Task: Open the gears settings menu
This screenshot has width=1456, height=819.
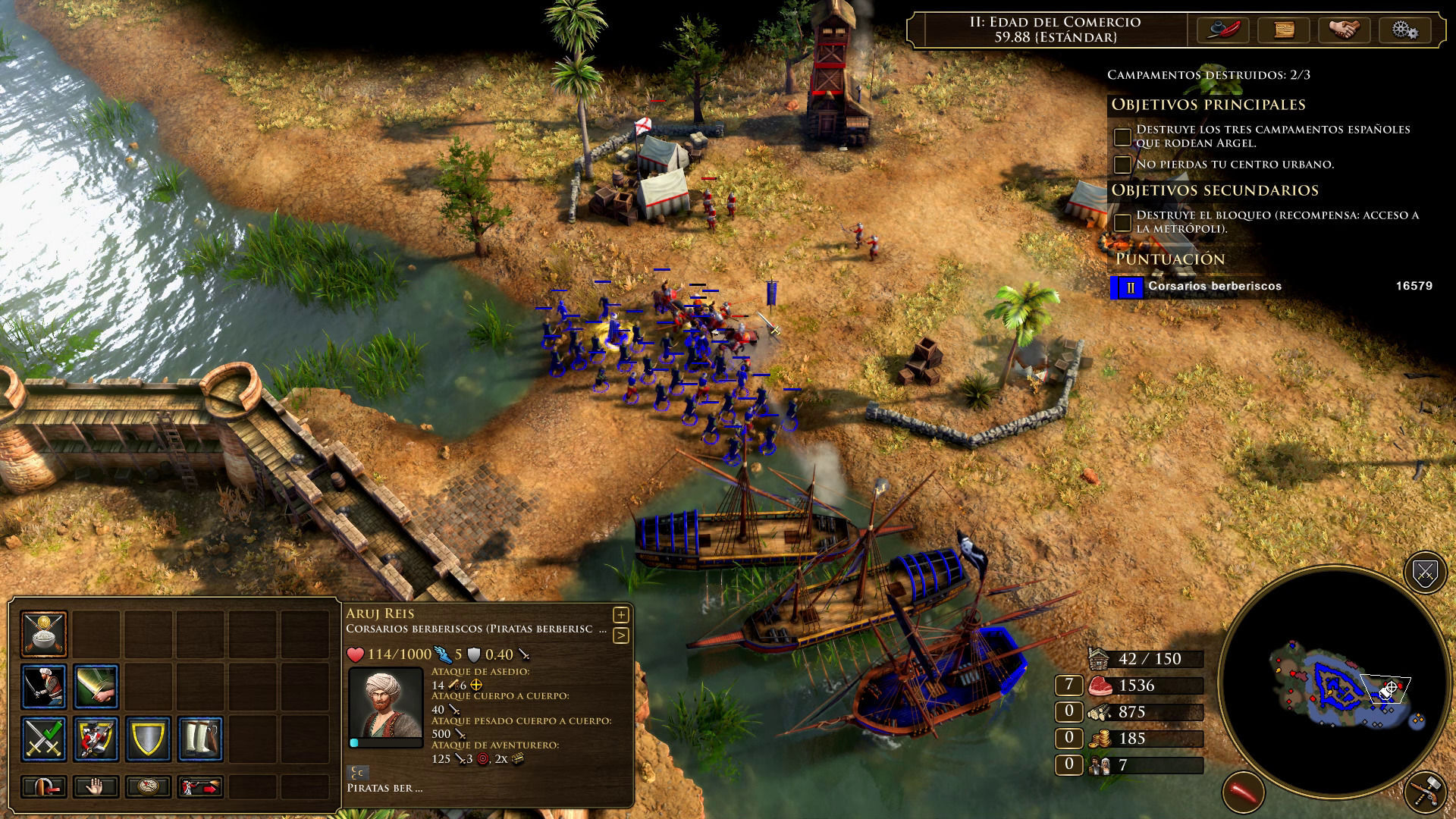Action: tap(1404, 30)
